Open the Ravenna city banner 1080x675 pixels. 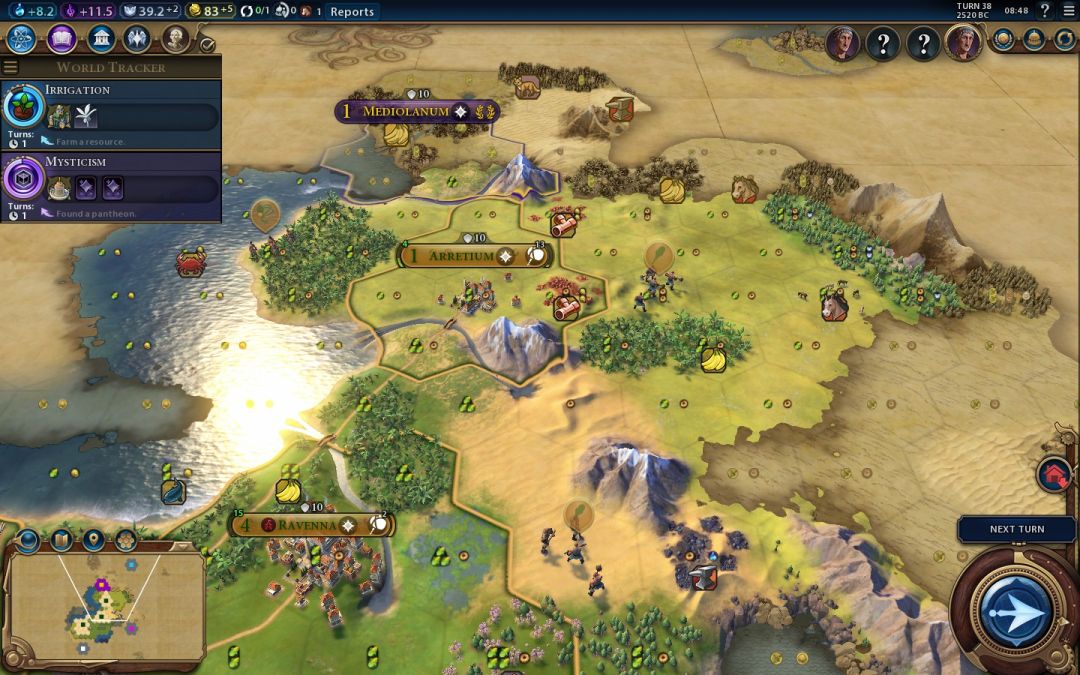[x=308, y=525]
